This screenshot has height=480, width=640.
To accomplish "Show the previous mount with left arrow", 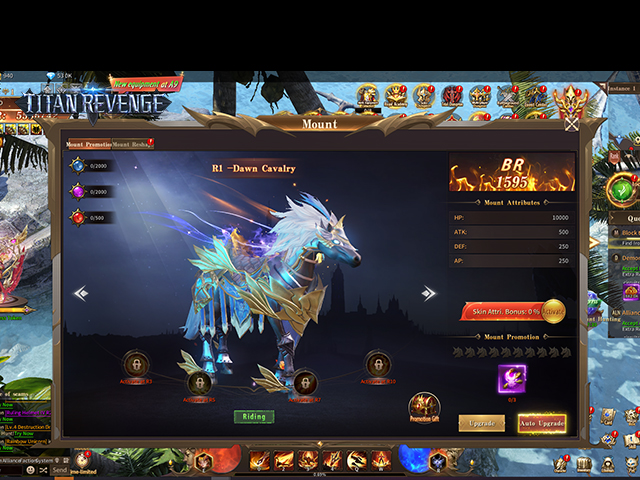I will tap(81, 293).
